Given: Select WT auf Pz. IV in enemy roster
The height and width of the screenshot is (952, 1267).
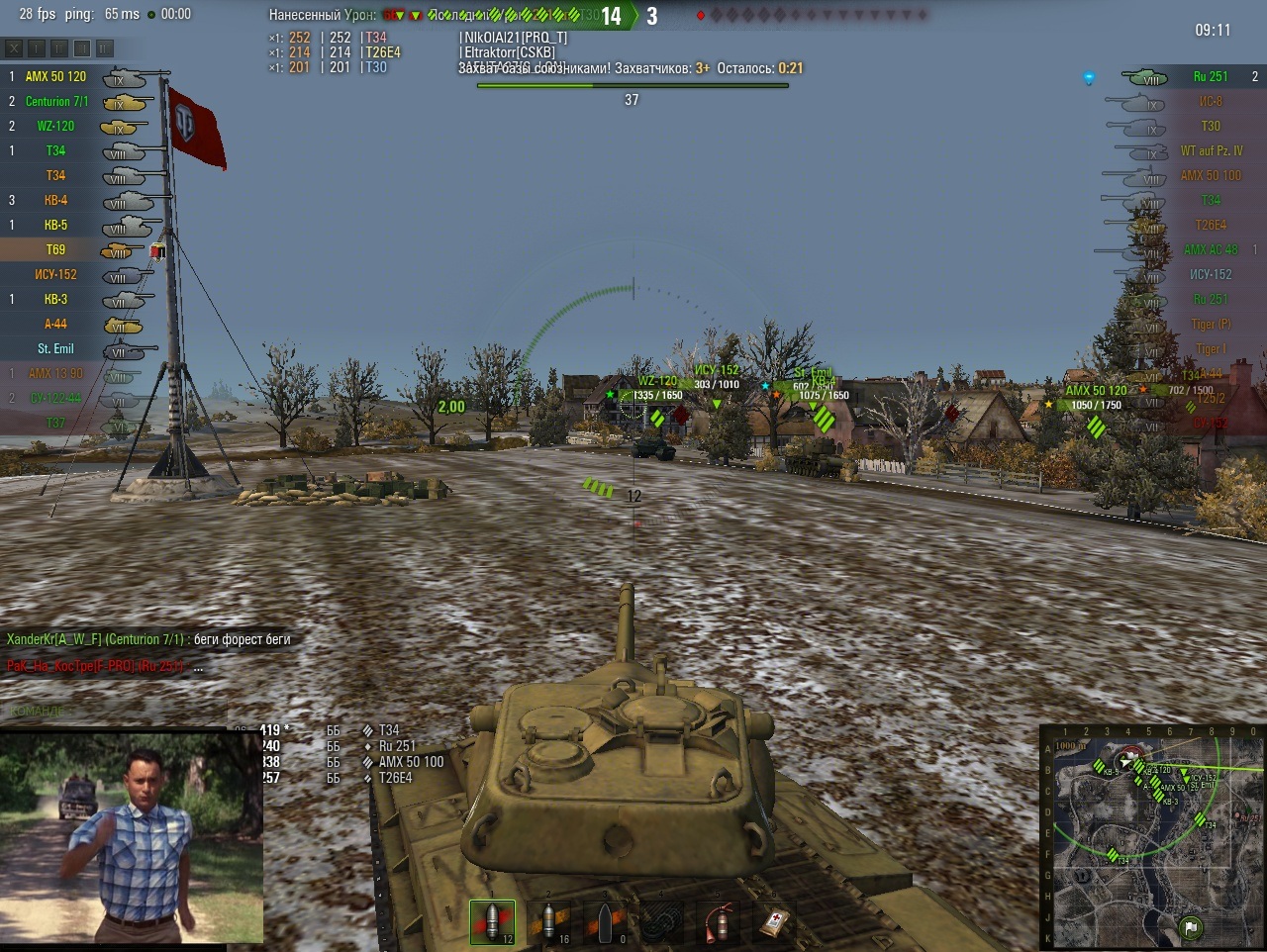Looking at the screenshot, I should coord(1211,150).
